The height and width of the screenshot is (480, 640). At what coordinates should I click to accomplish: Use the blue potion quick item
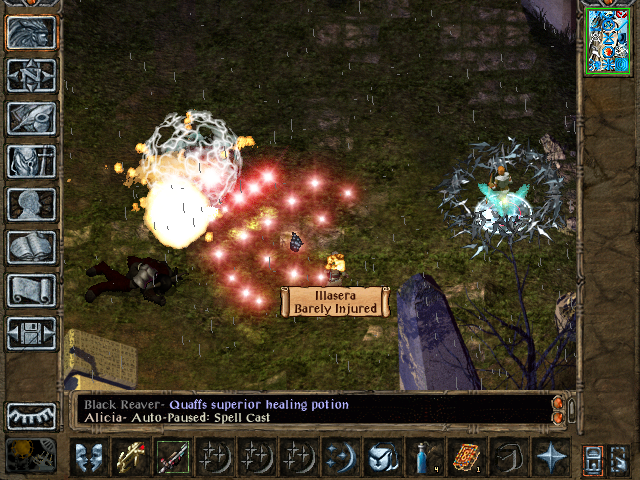coord(424,457)
